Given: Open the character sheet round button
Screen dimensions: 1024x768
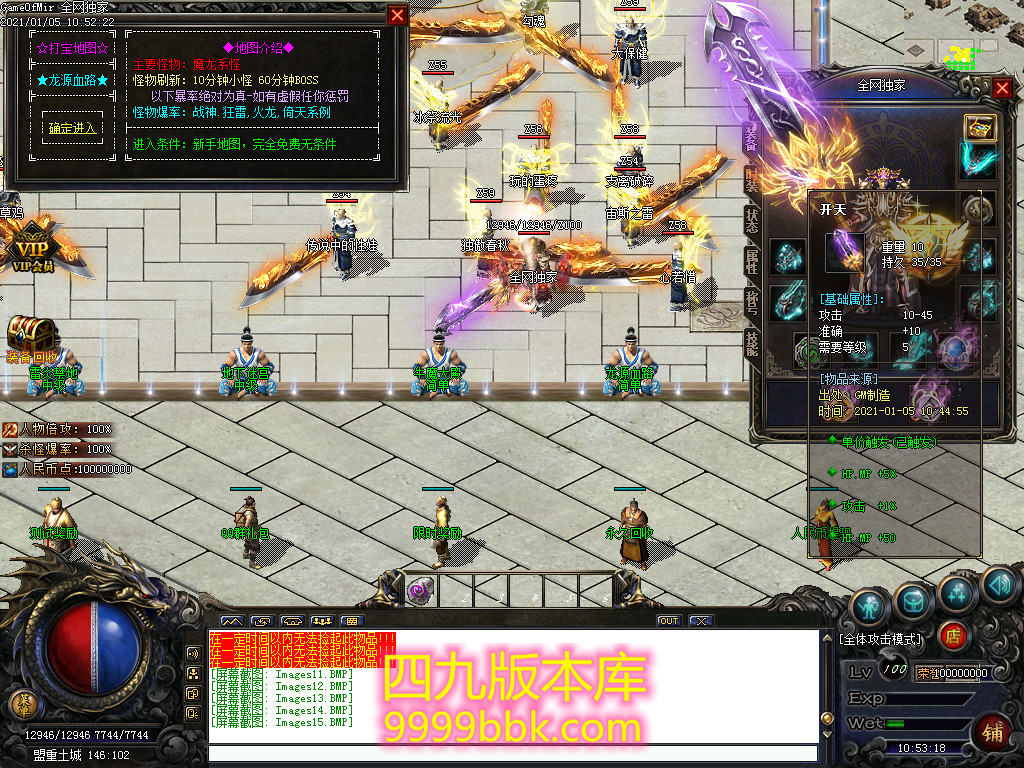Looking at the screenshot, I should point(869,606).
